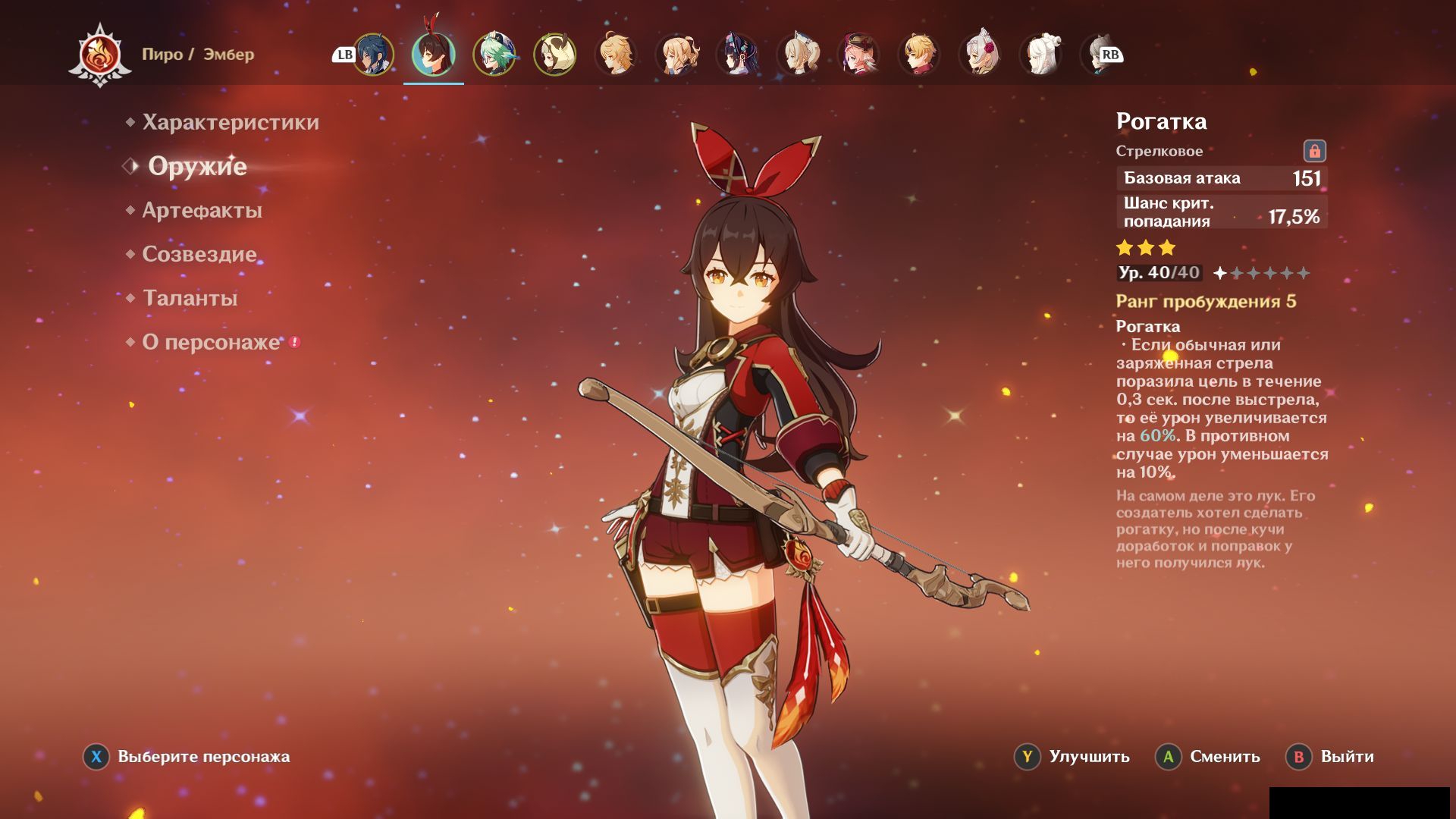
Task: Select the Оружие menu entry
Action: pyautogui.click(x=197, y=166)
